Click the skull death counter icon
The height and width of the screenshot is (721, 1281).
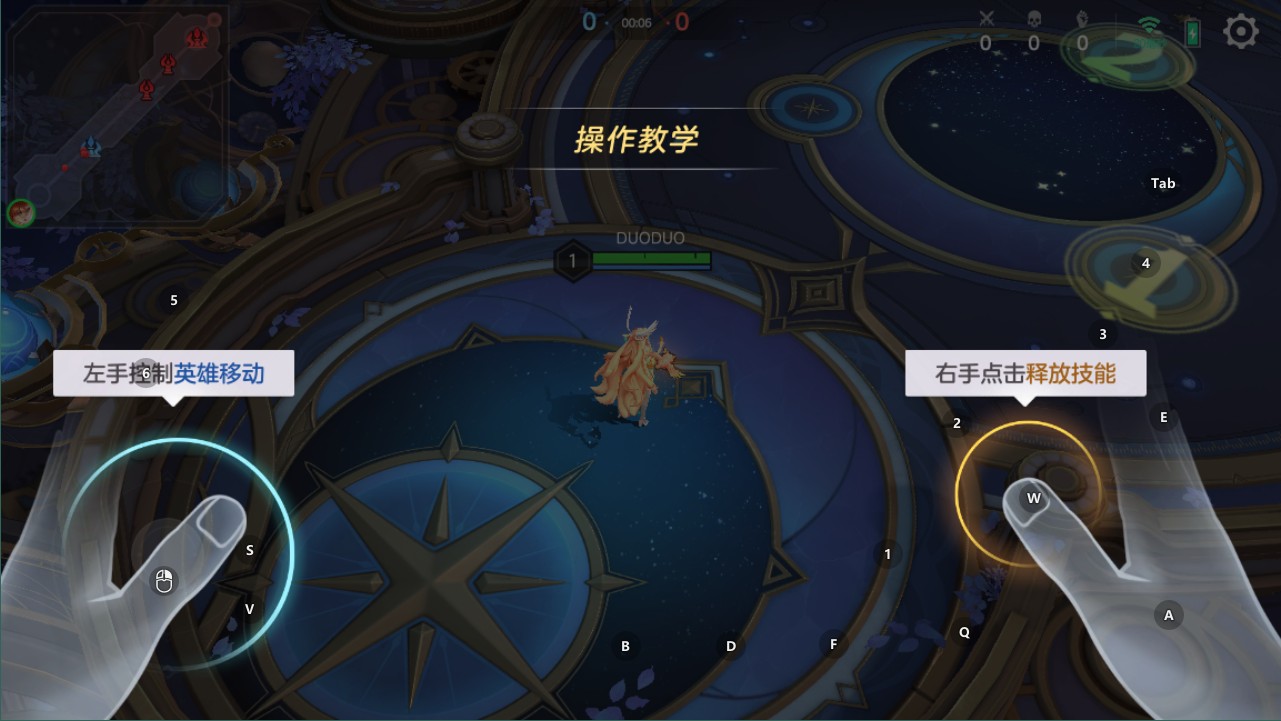click(1033, 20)
